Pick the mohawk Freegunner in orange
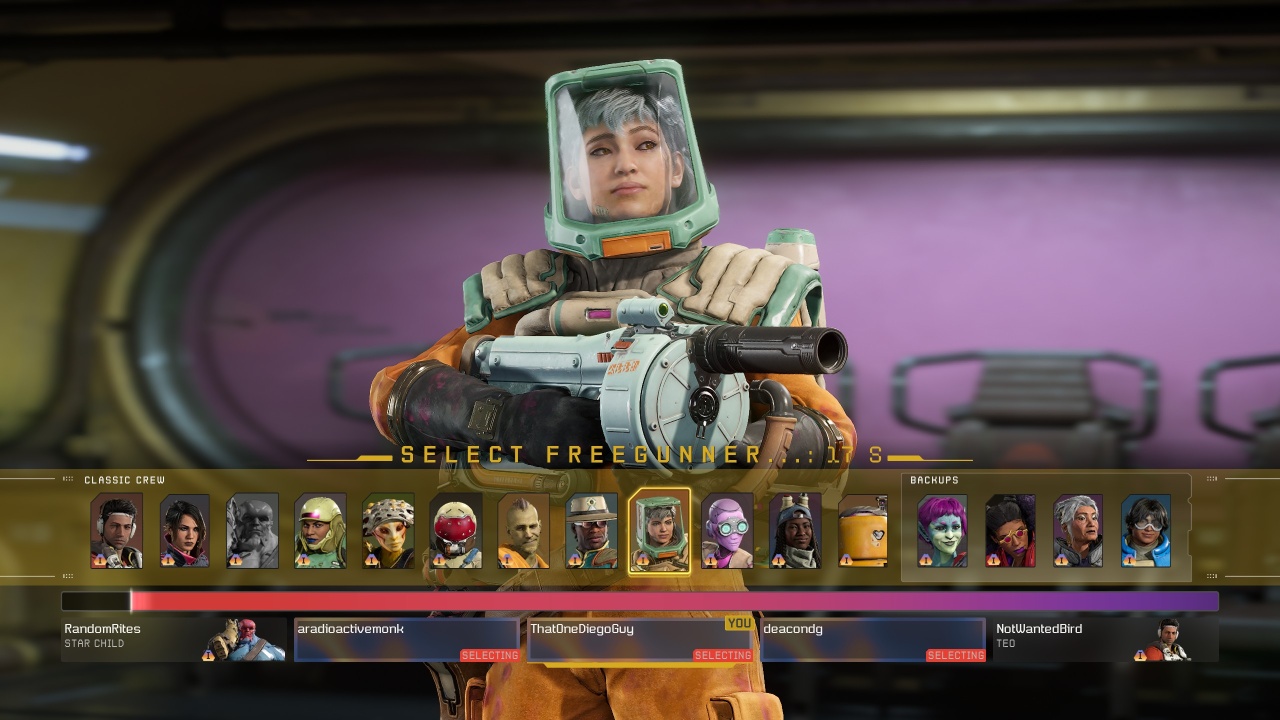This screenshot has width=1280, height=720. click(x=523, y=531)
